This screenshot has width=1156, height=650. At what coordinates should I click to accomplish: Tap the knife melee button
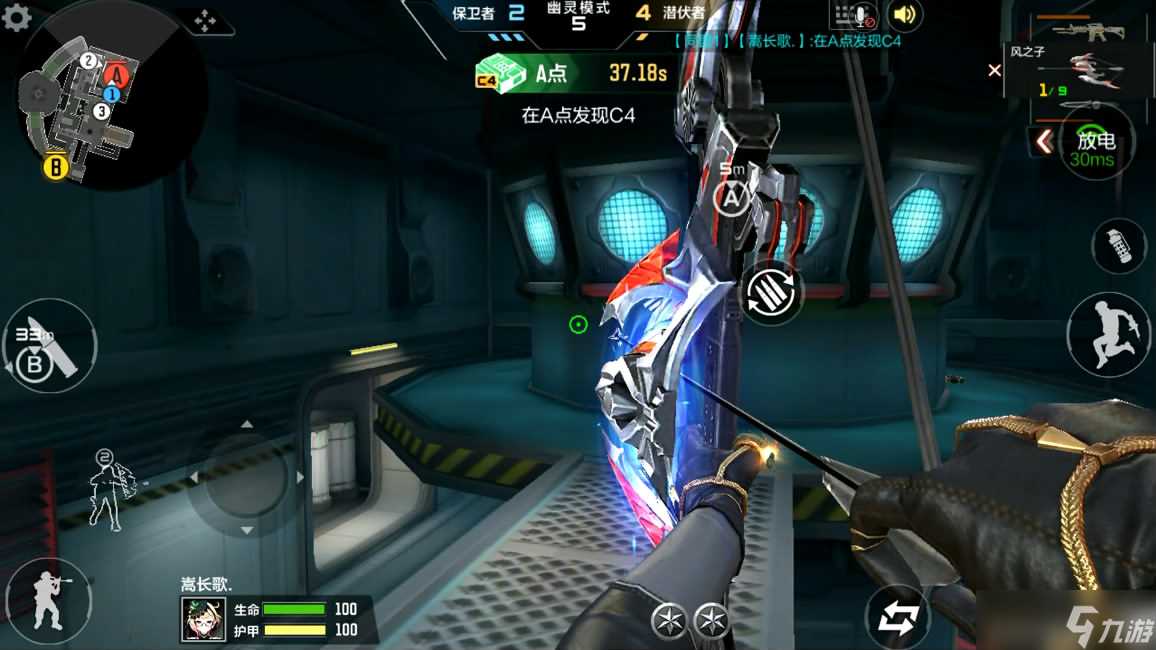pos(50,345)
